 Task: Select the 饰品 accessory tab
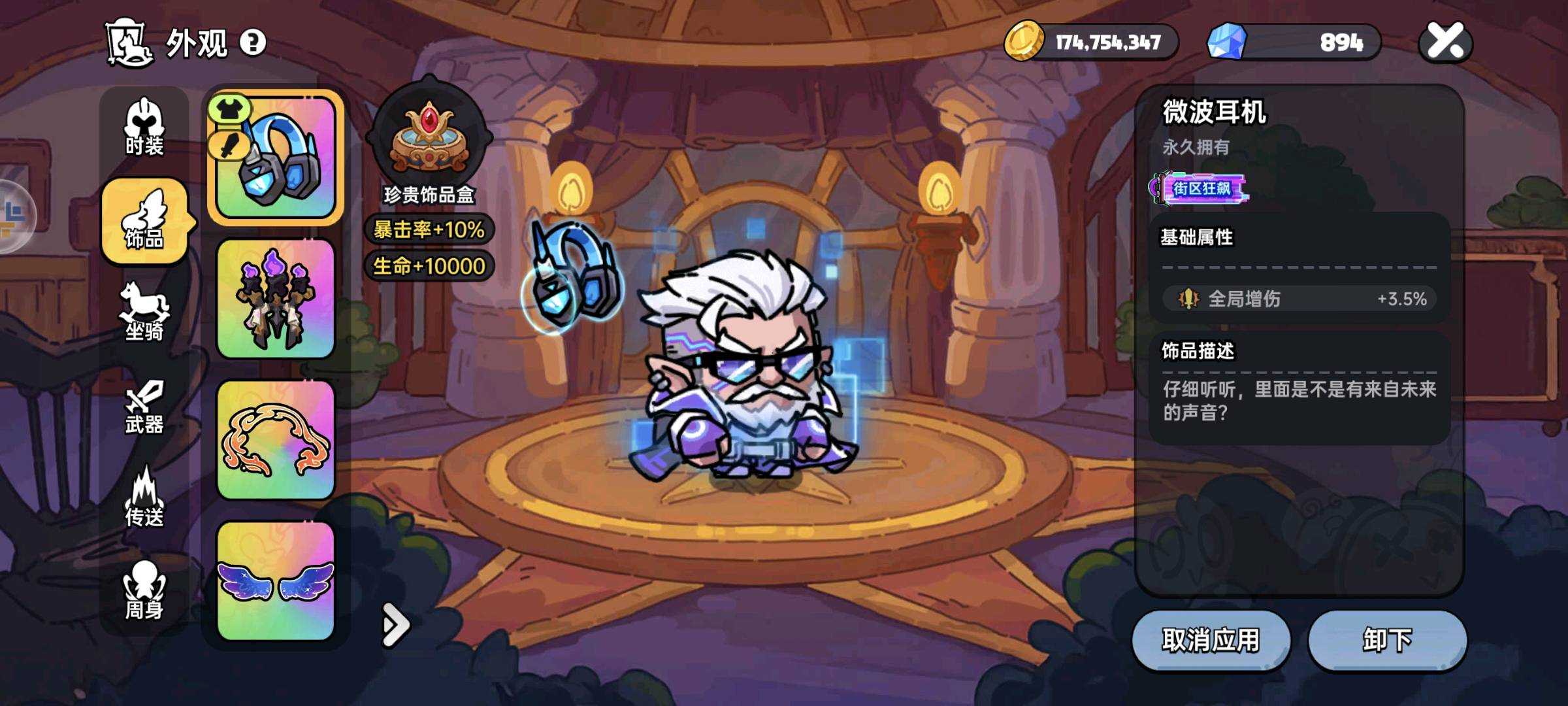point(144,222)
